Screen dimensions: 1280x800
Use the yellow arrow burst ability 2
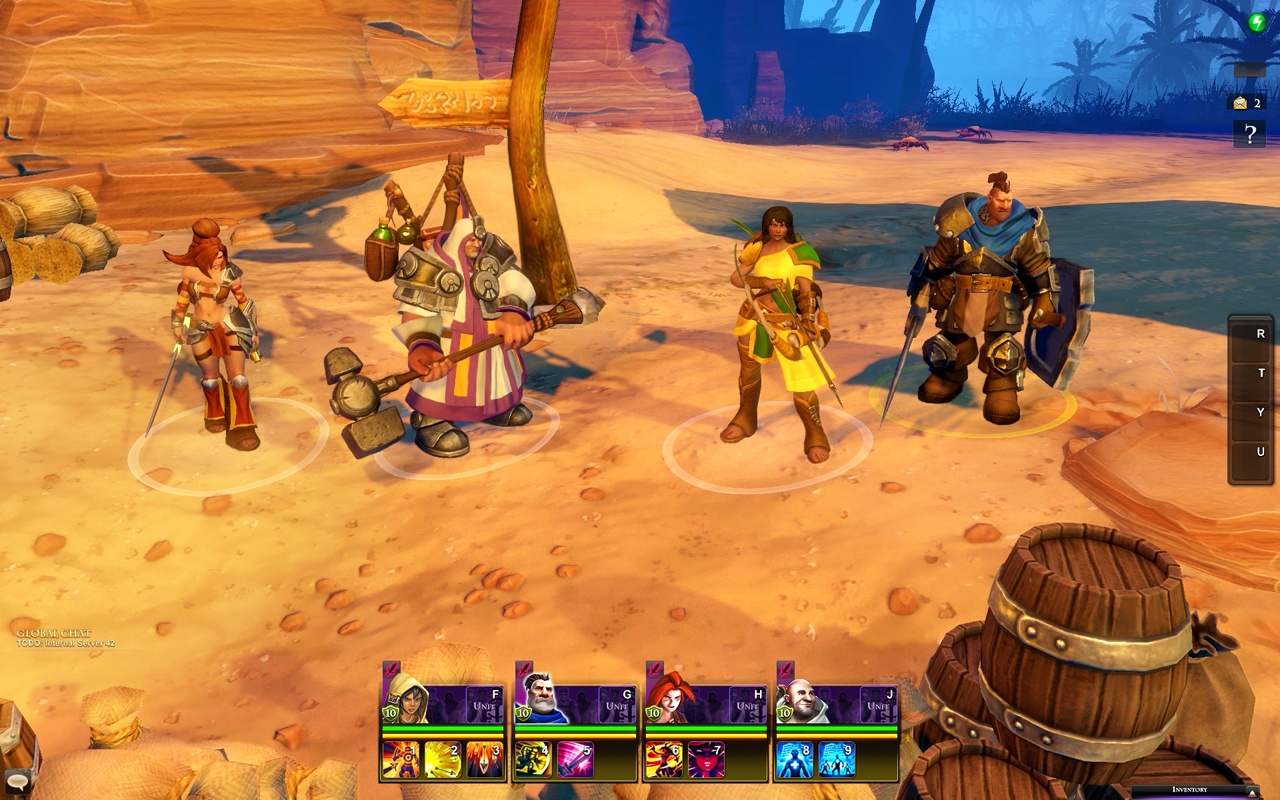click(x=443, y=760)
